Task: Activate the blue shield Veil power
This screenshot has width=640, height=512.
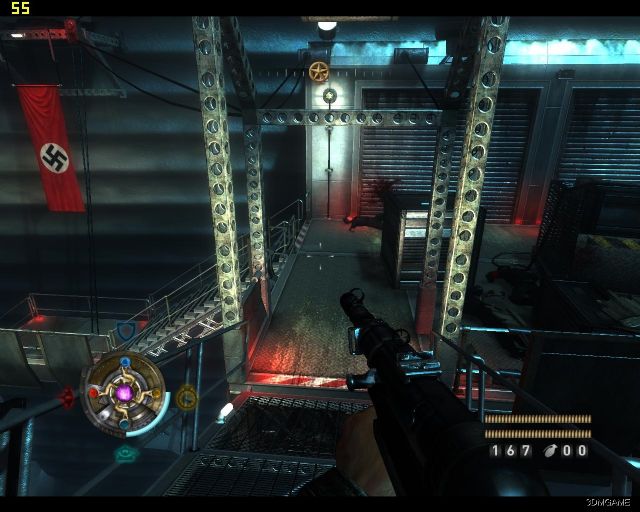Action: (x=126, y=331)
